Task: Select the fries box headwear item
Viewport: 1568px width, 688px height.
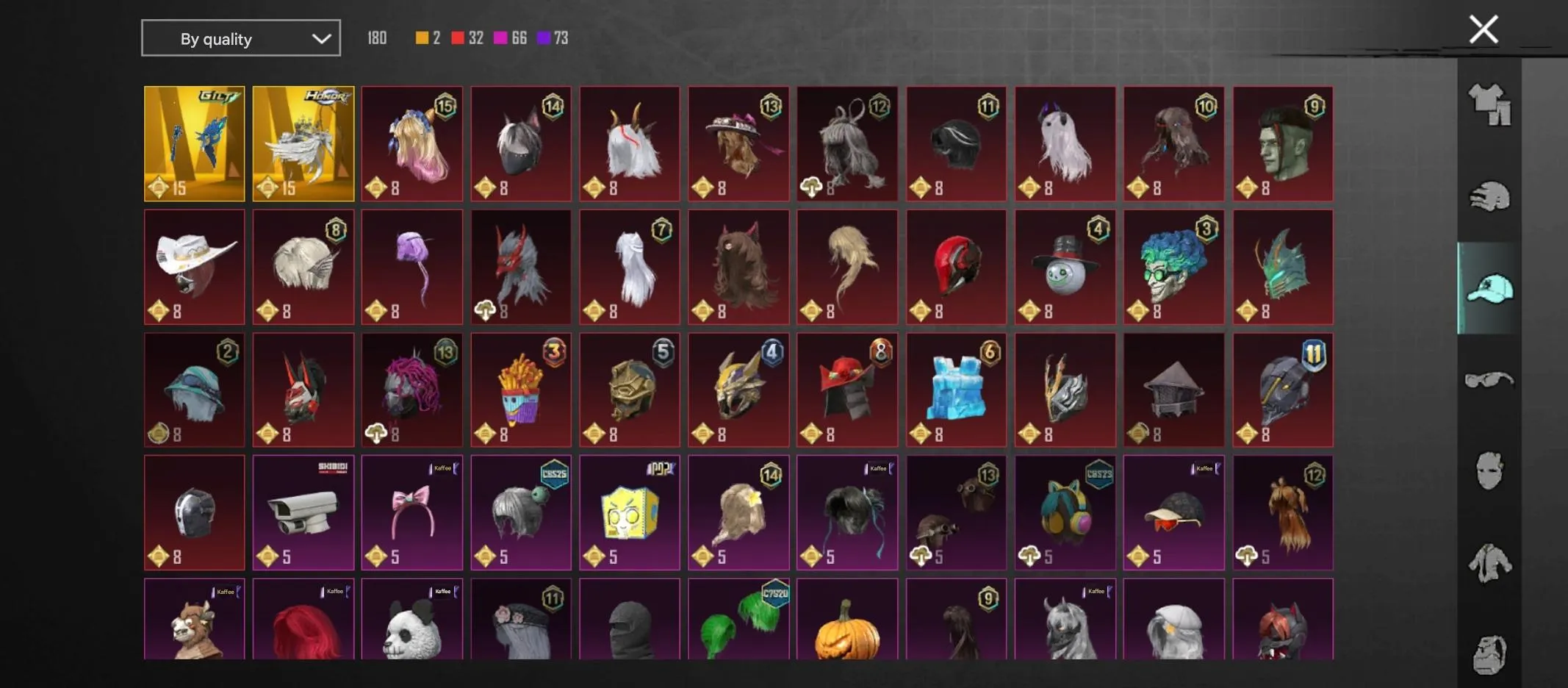Action: coord(520,390)
